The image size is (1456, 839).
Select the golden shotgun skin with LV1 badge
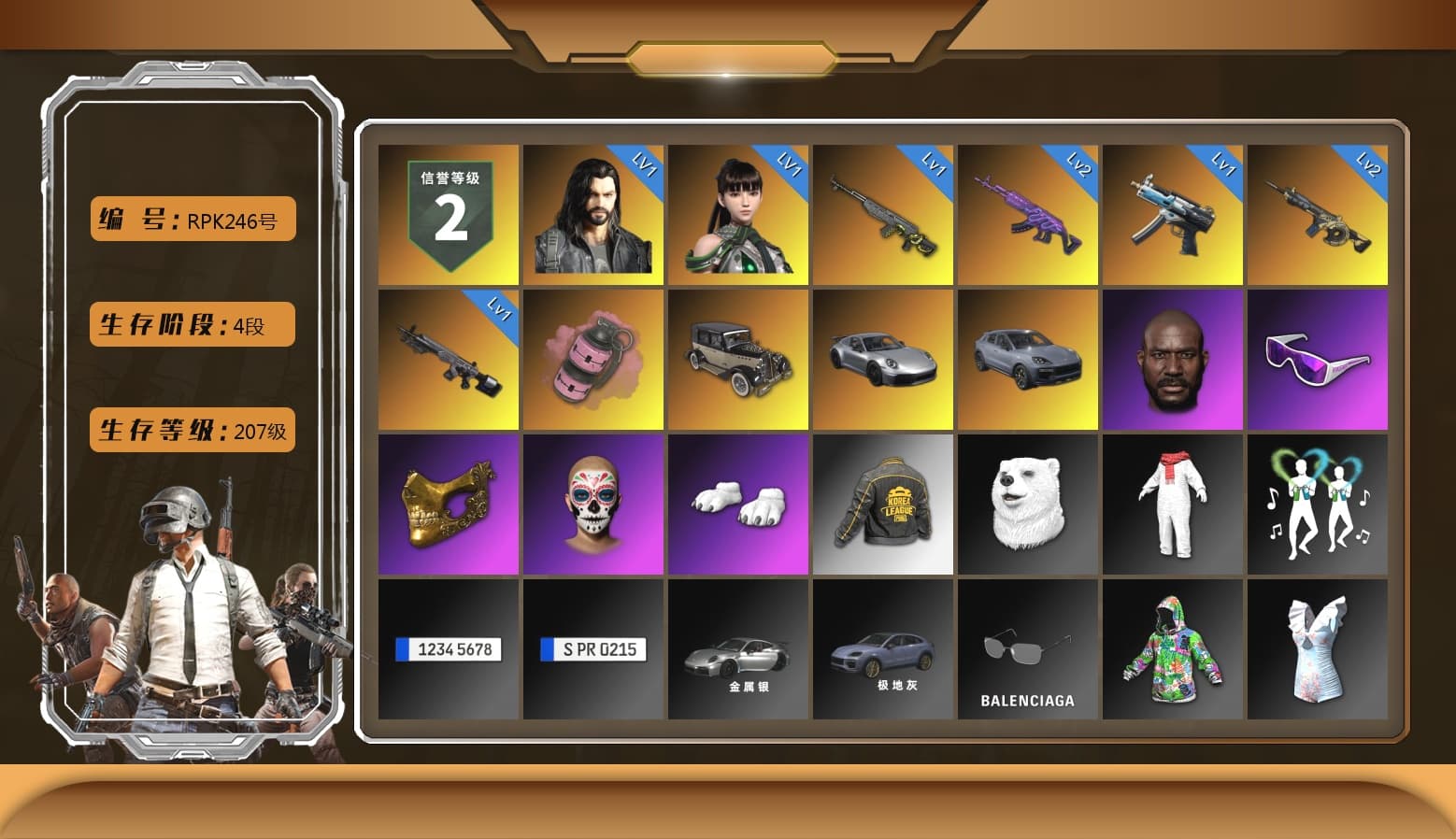coord(883,215)
